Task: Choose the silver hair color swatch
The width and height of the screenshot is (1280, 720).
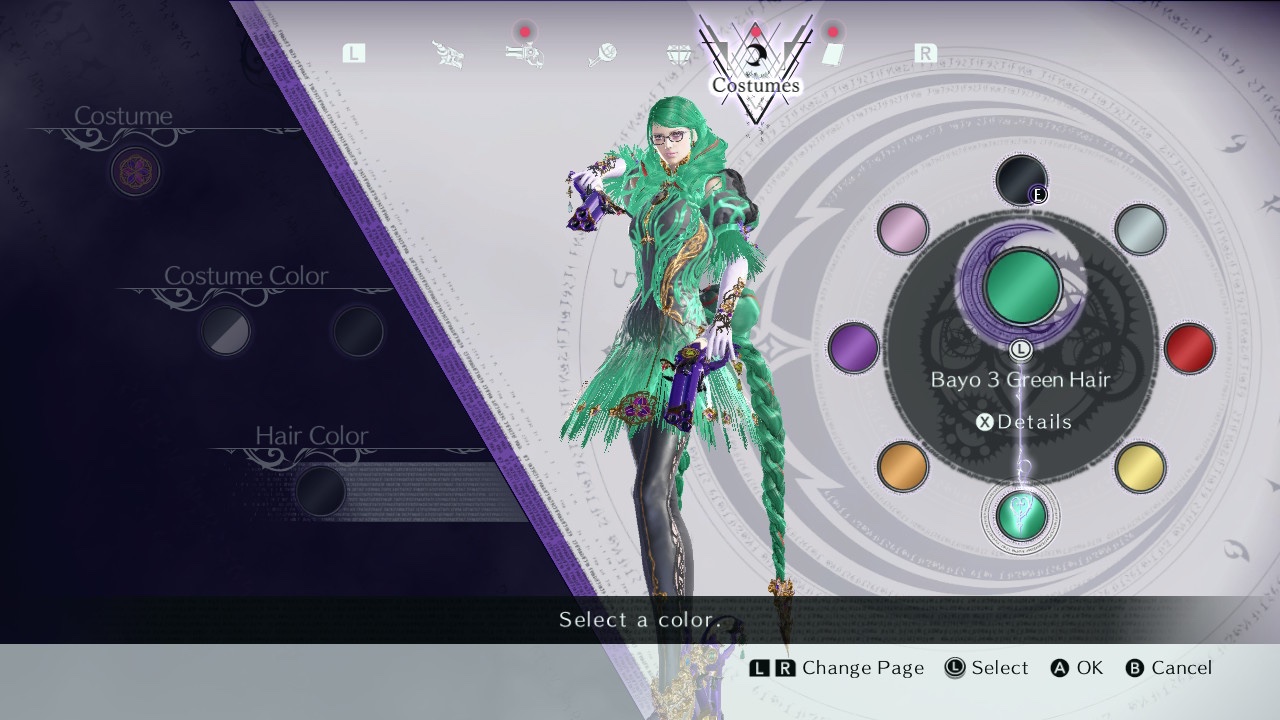Action: 1140,229
